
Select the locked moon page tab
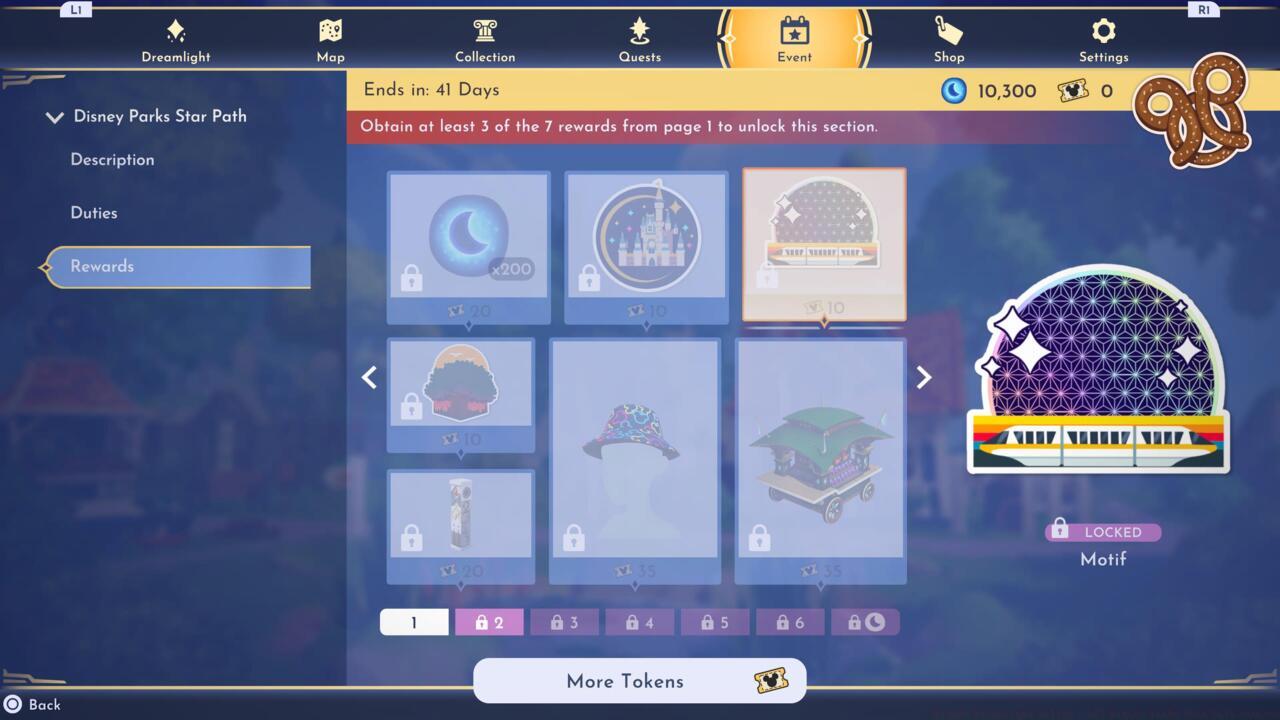[x=866, y=621]
